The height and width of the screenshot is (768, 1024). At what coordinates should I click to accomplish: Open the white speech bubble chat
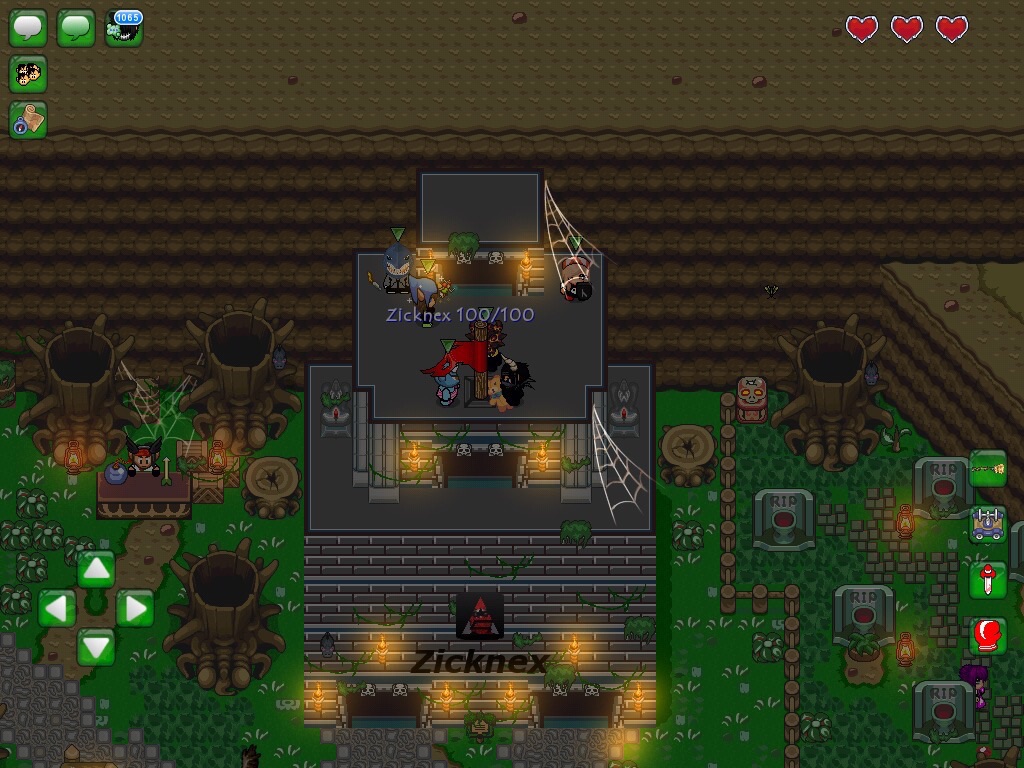[28, 28]
